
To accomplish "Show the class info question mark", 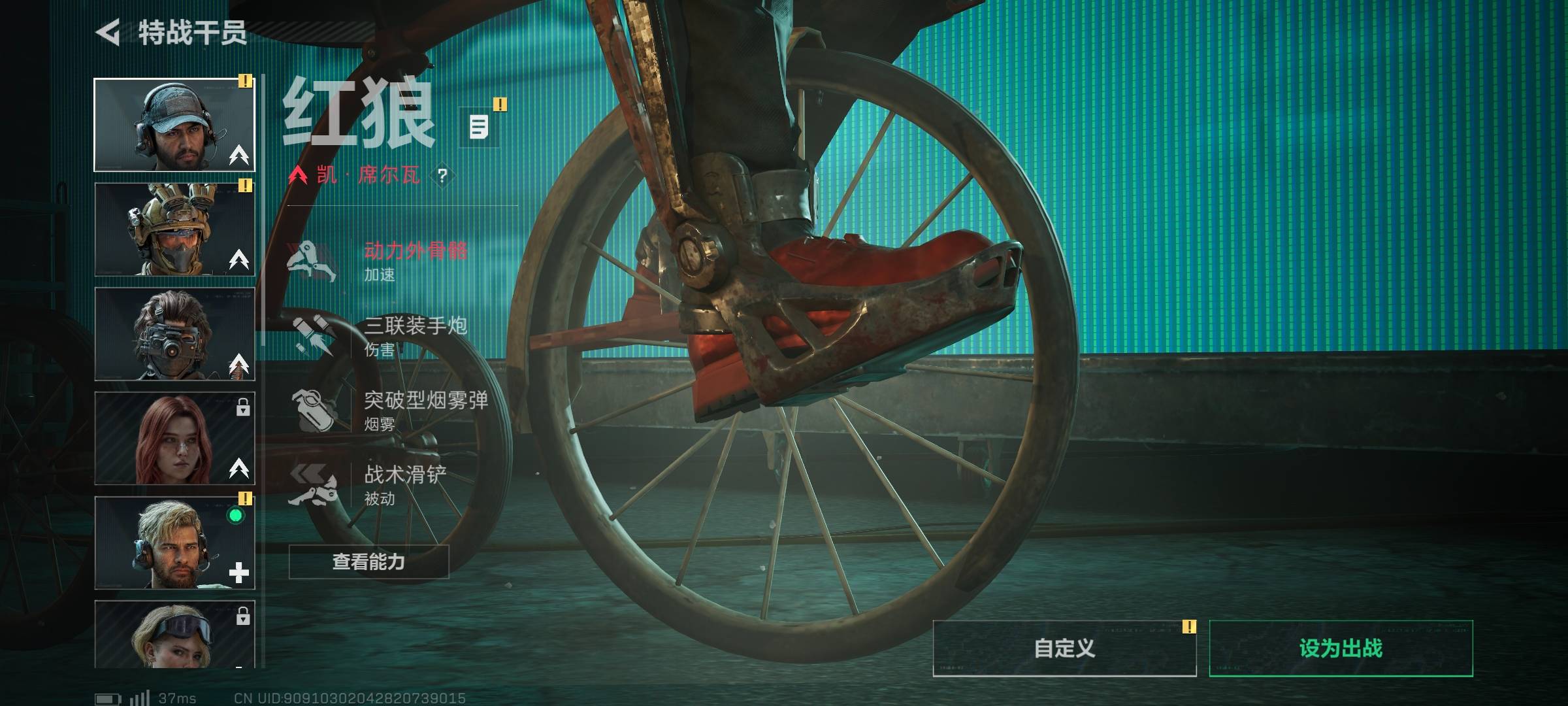I will [442, 175].
